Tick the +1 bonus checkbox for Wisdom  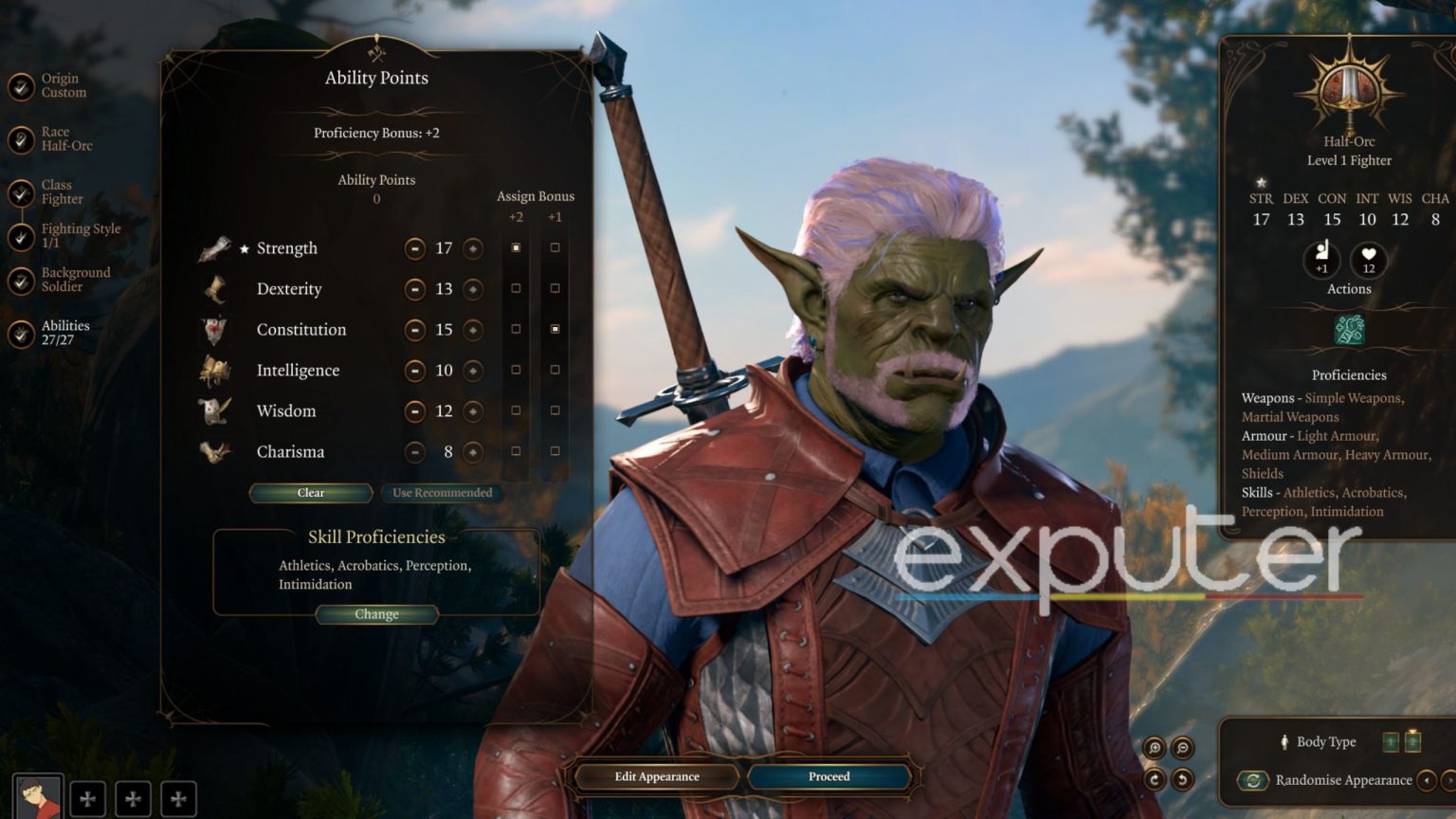pos(555,410)
